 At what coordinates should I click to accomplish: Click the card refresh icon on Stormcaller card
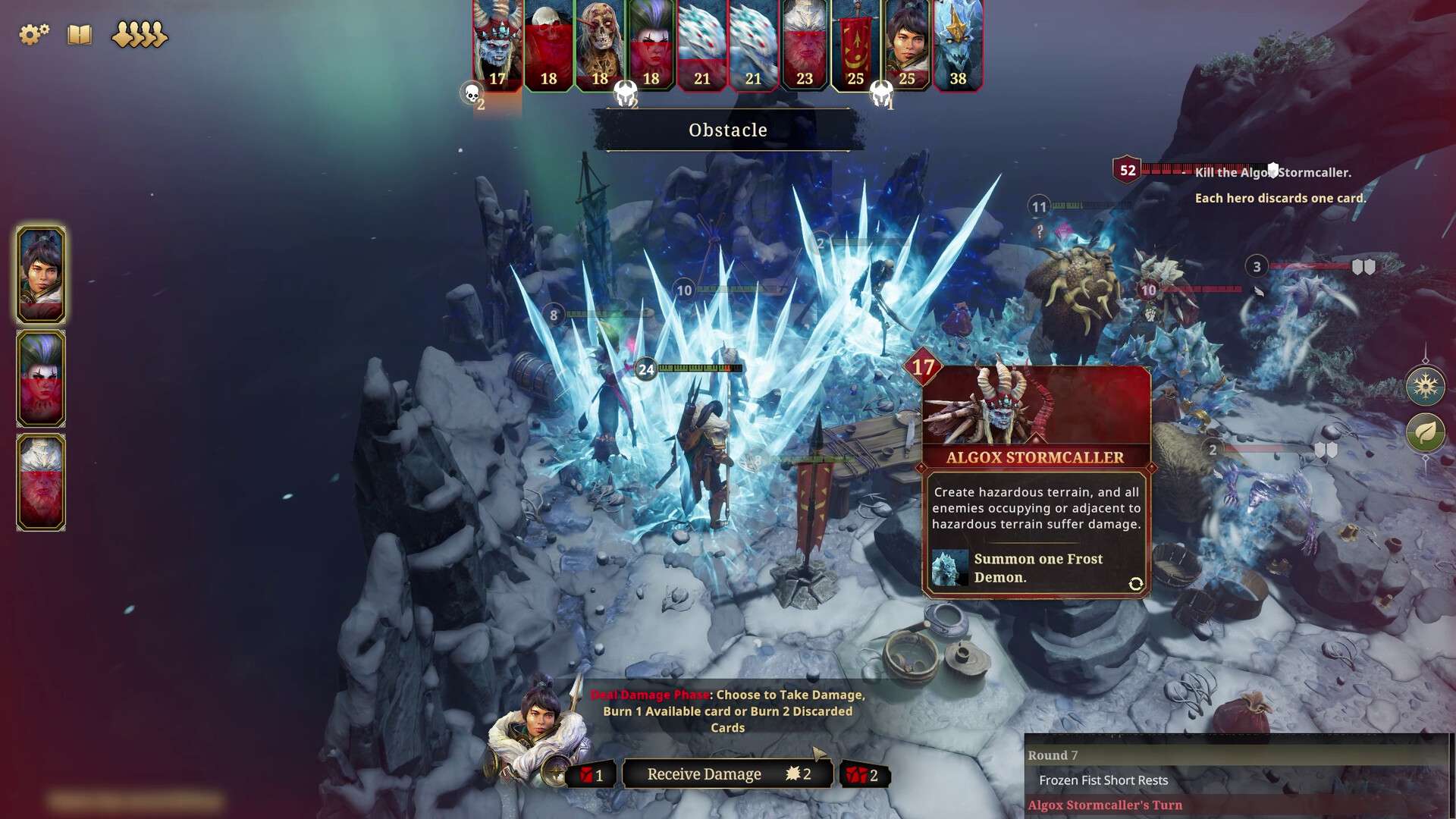(x=1135, y=583)
